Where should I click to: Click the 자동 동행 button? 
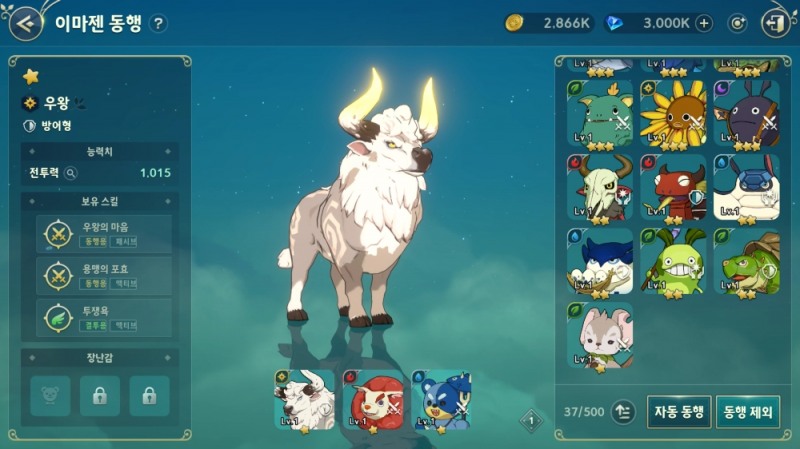pyautogui.click(x=679, y=411)
